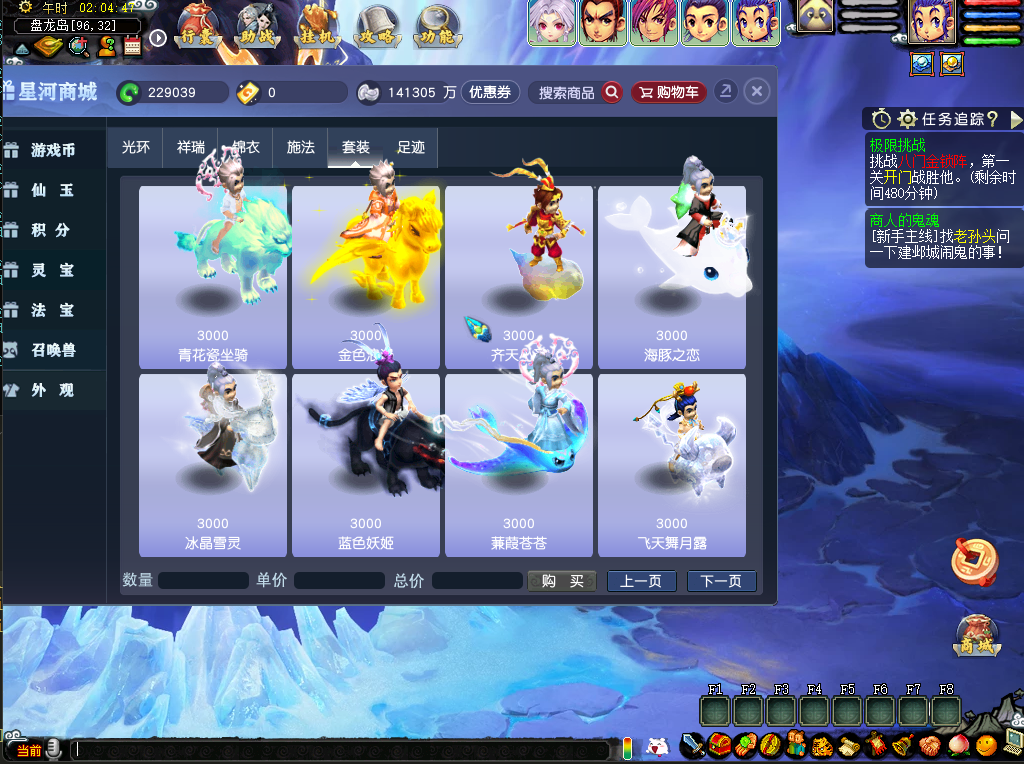Open the 优惠券 coupon button
Screen dimensions: 1024x764
pyautogui.click(x=490, y=92)
